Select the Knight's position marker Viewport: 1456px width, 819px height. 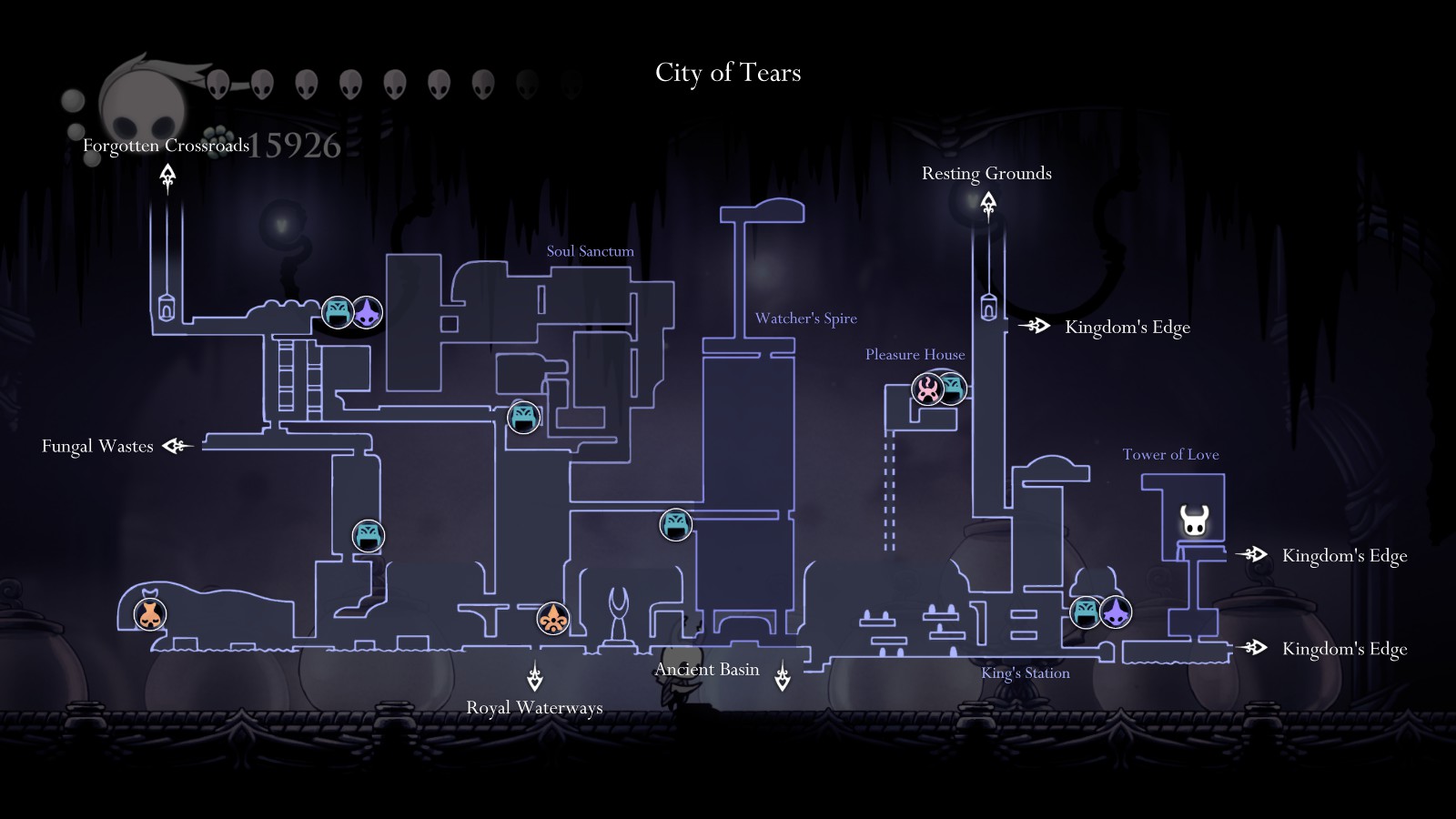1194,521
